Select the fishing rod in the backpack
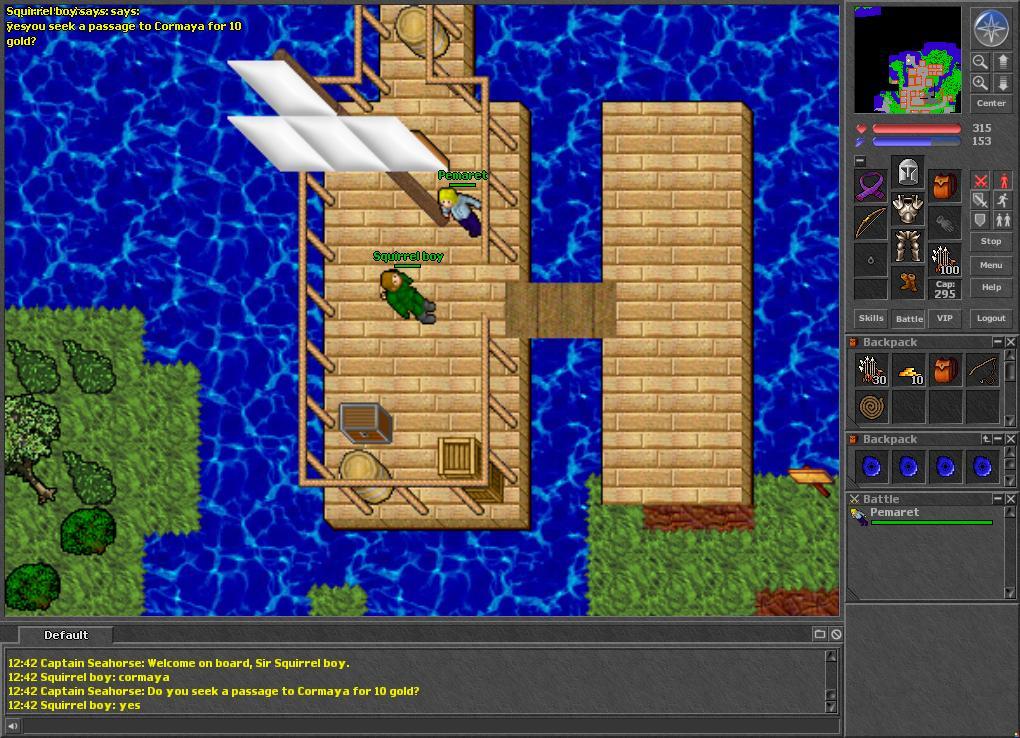This screenshot has height=738, width=1020. tap(982, 371)
